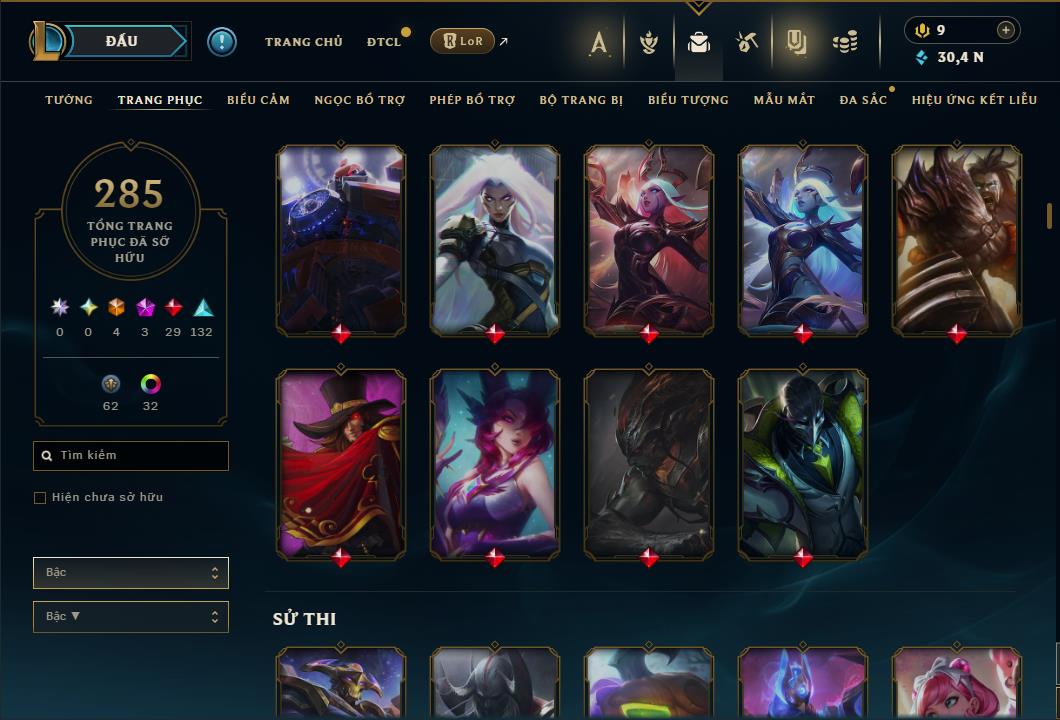Toggle the Hiện chưa sở hữu checkbox
The width and height of the screenshot is (1060, 720).
pos(40,498)
